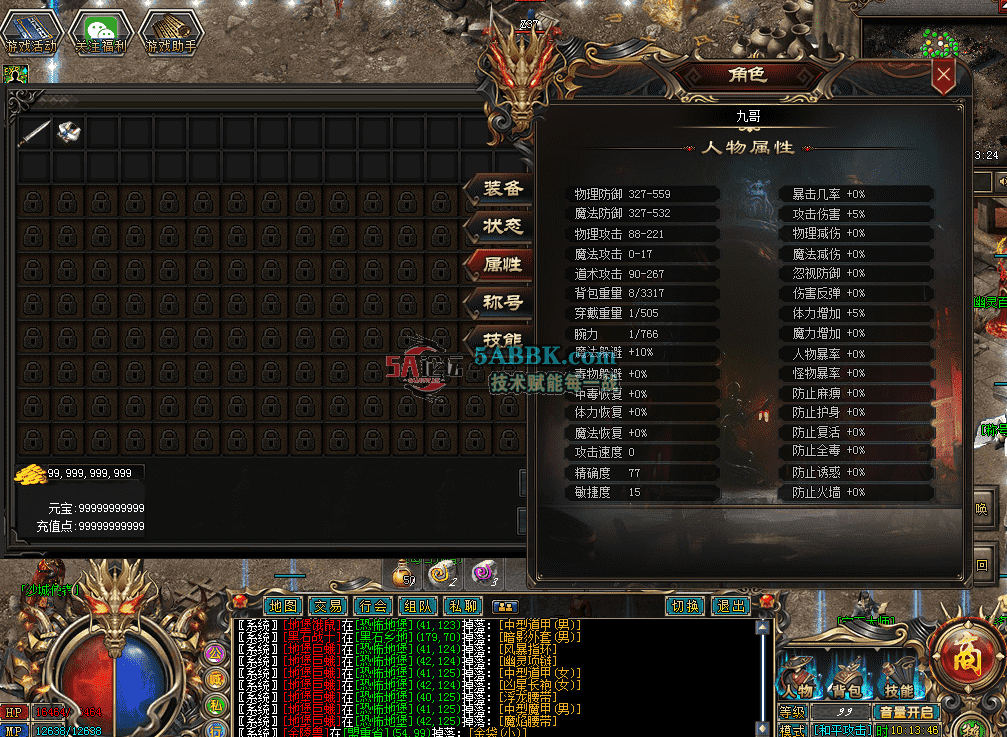The image size is (1007, 737).
Task: Start a 私聊 private chat
Action: point(462,606)
